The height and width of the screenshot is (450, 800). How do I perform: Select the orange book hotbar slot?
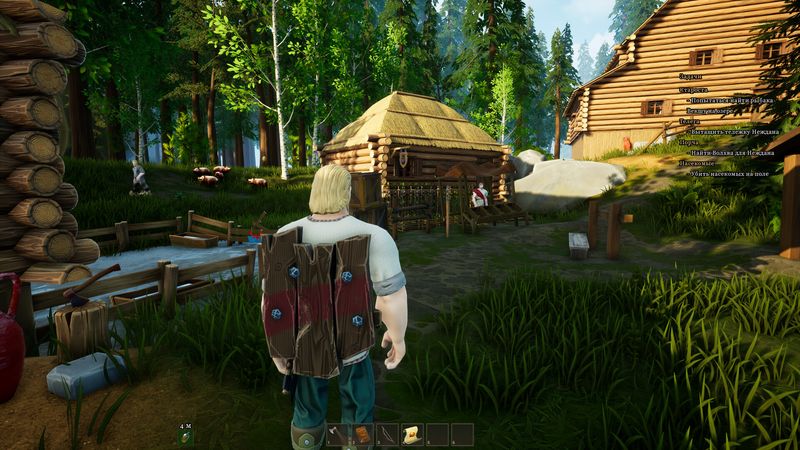pyautogui.click(x=361, y=435)
